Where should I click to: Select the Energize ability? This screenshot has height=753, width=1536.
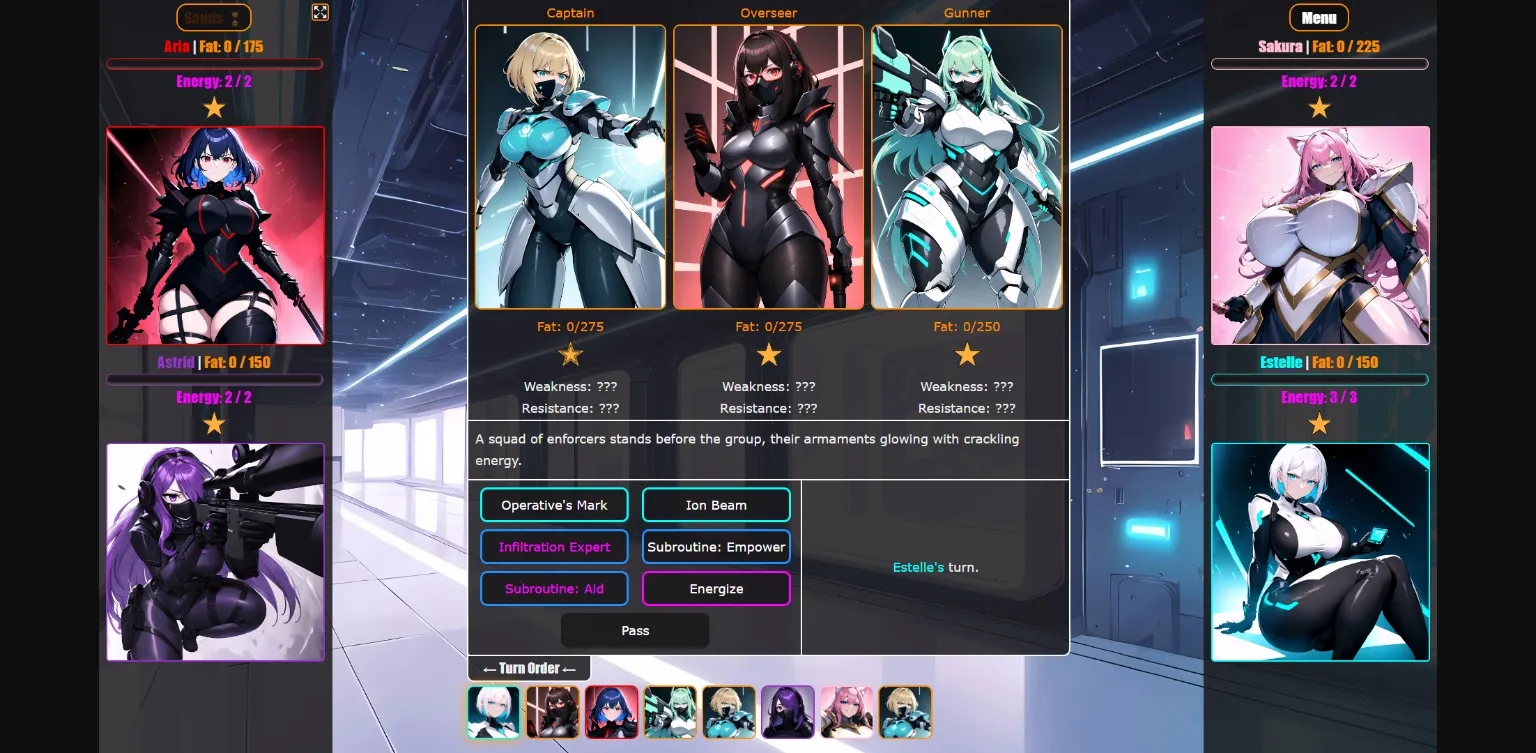click(x=716, y=588)
